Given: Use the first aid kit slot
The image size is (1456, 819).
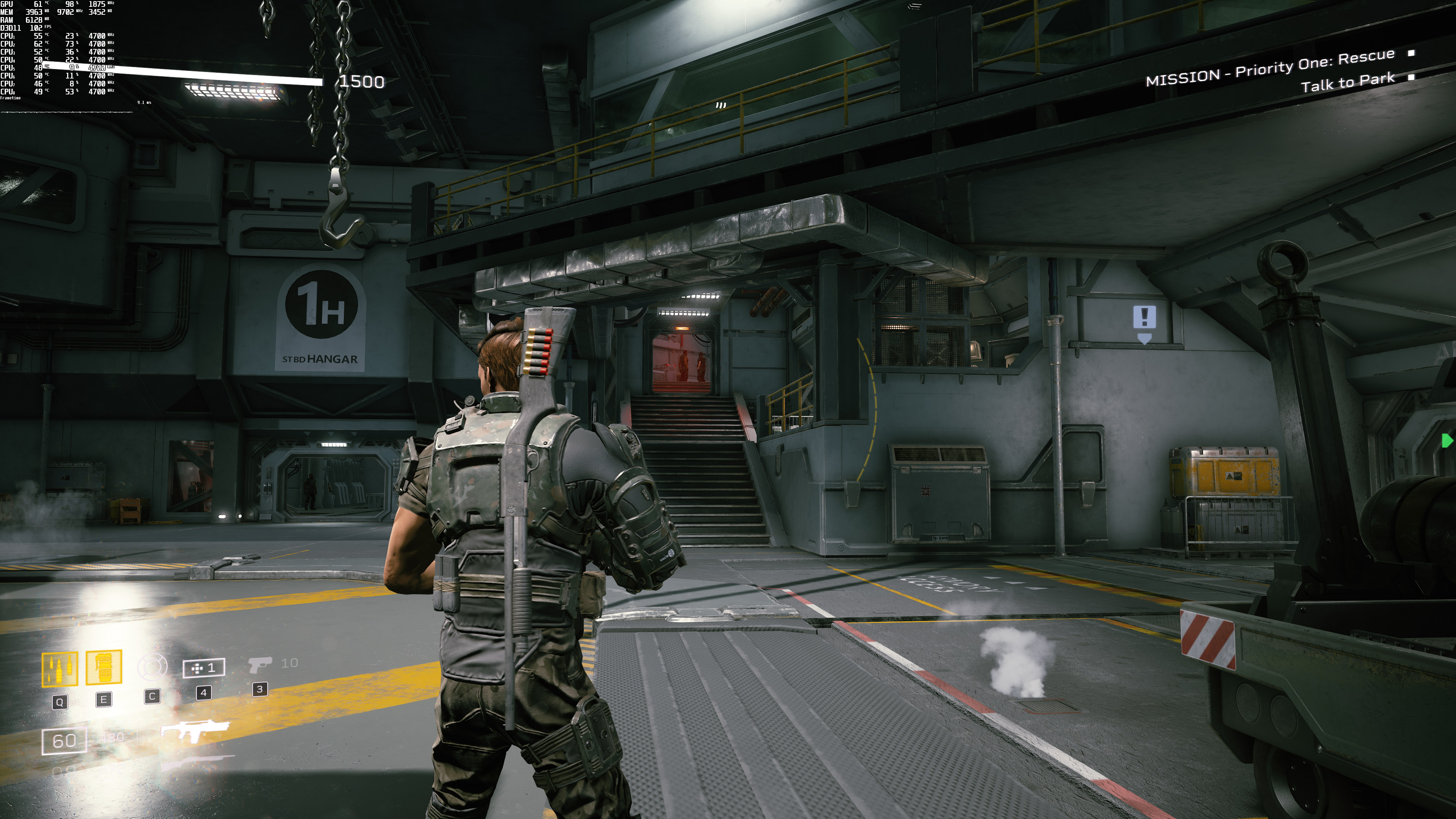Looking at the screenshot, I should click(204, 668).
